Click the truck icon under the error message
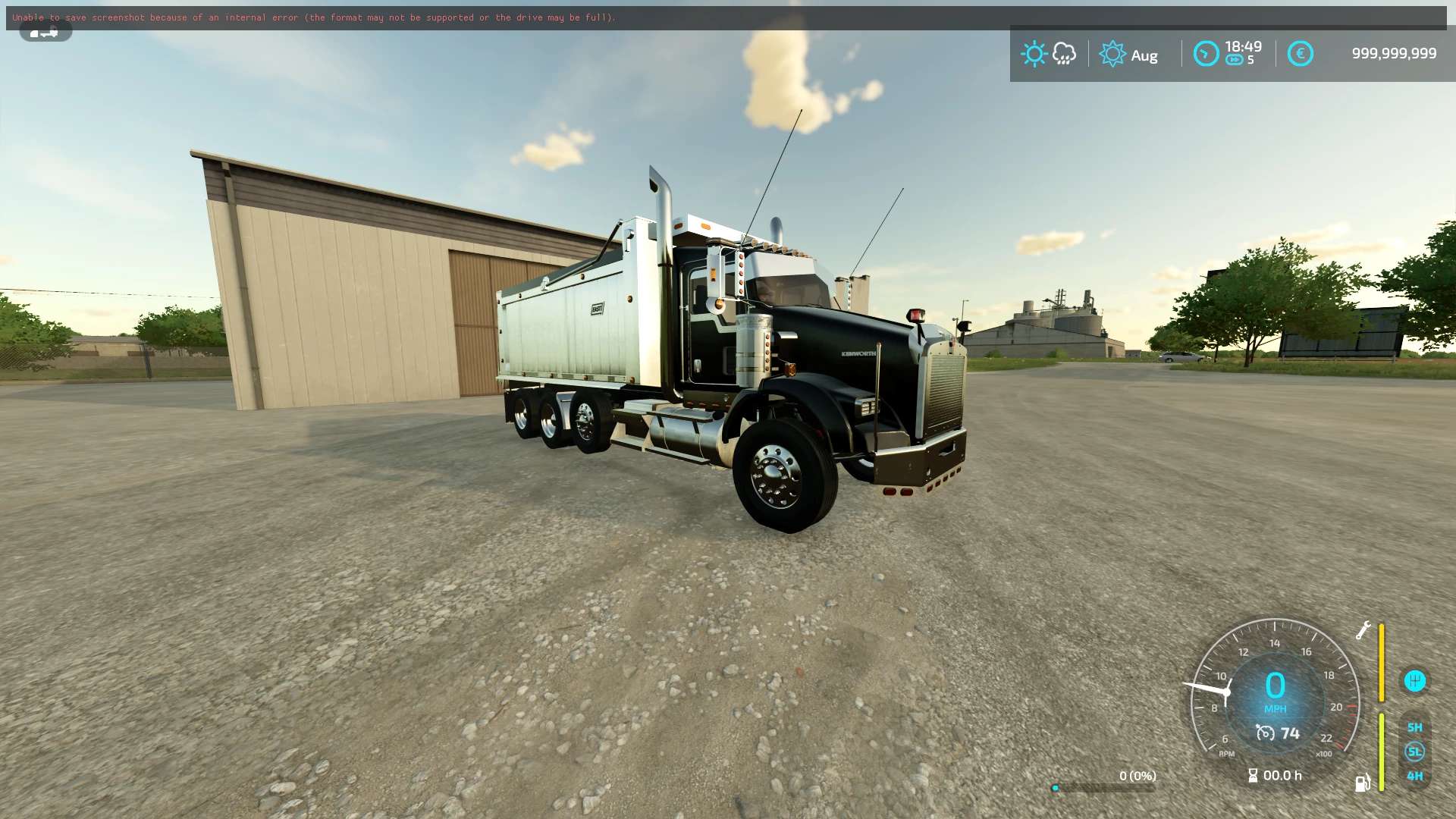 [45, 32]
